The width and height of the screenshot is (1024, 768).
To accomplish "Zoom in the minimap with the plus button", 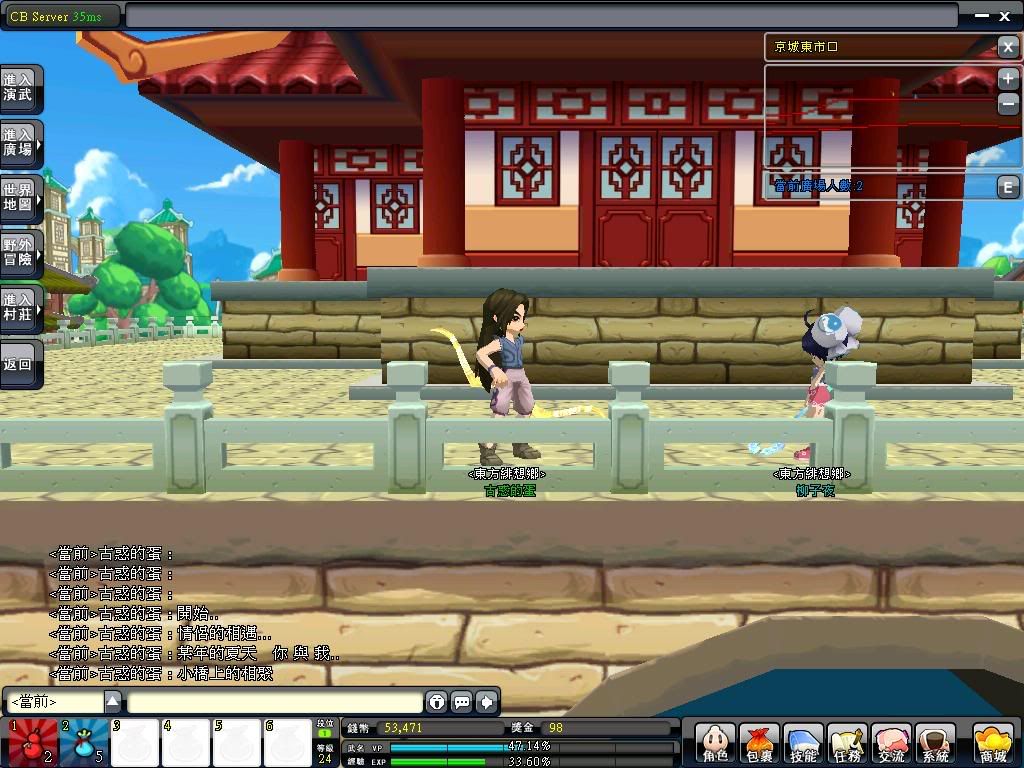I will tap(1007, 79).
